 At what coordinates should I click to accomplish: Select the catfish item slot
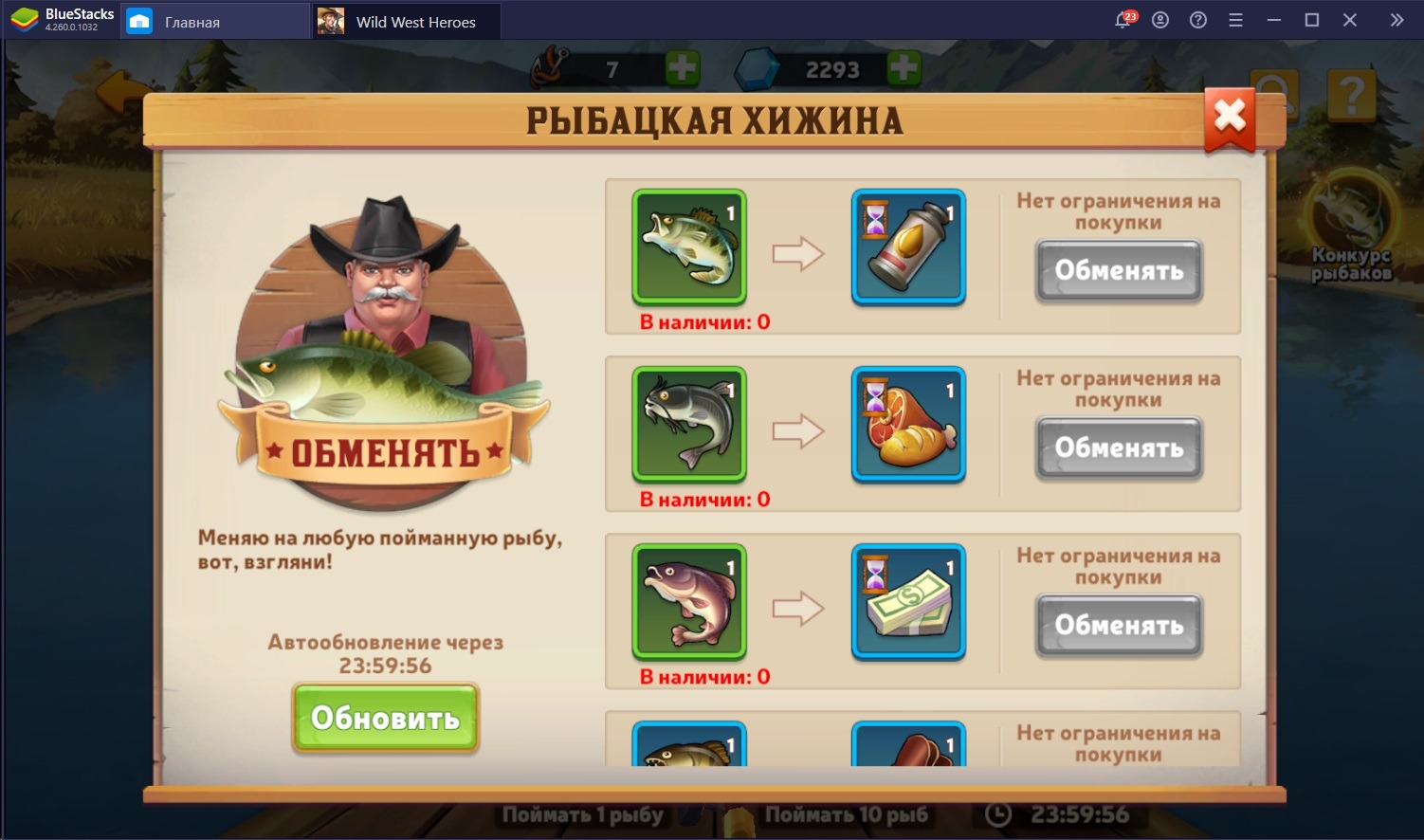coord(689,424)
